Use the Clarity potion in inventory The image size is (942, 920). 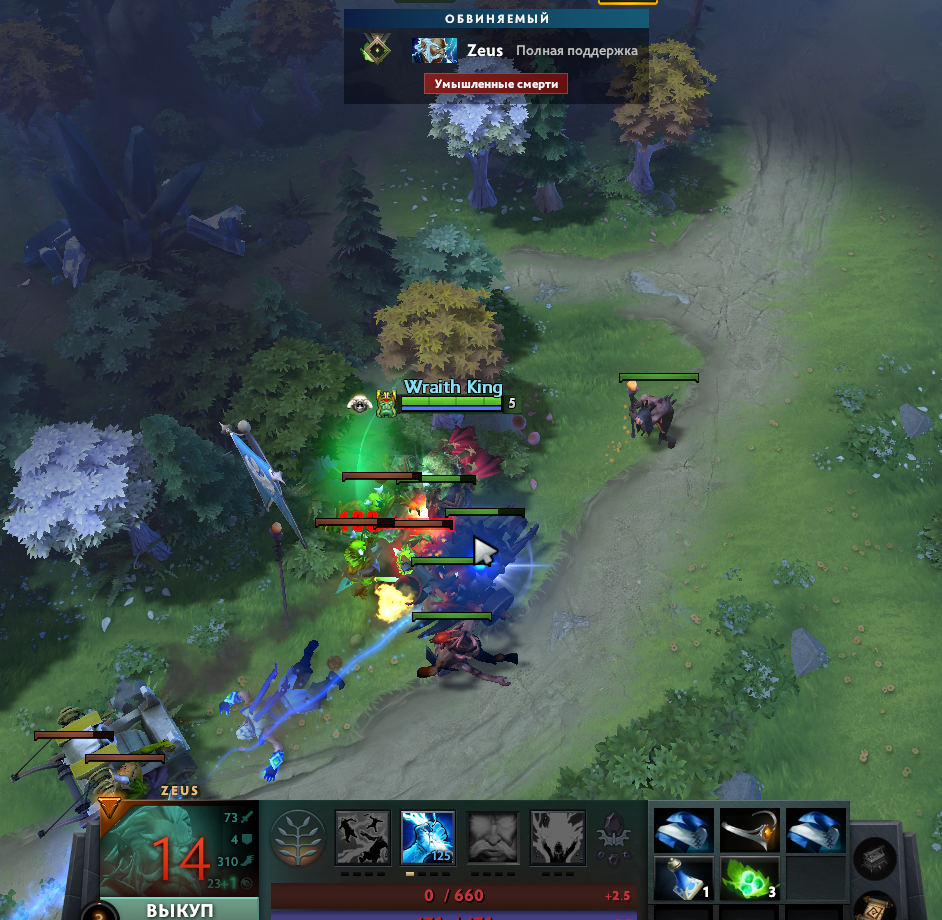point(681,879)
